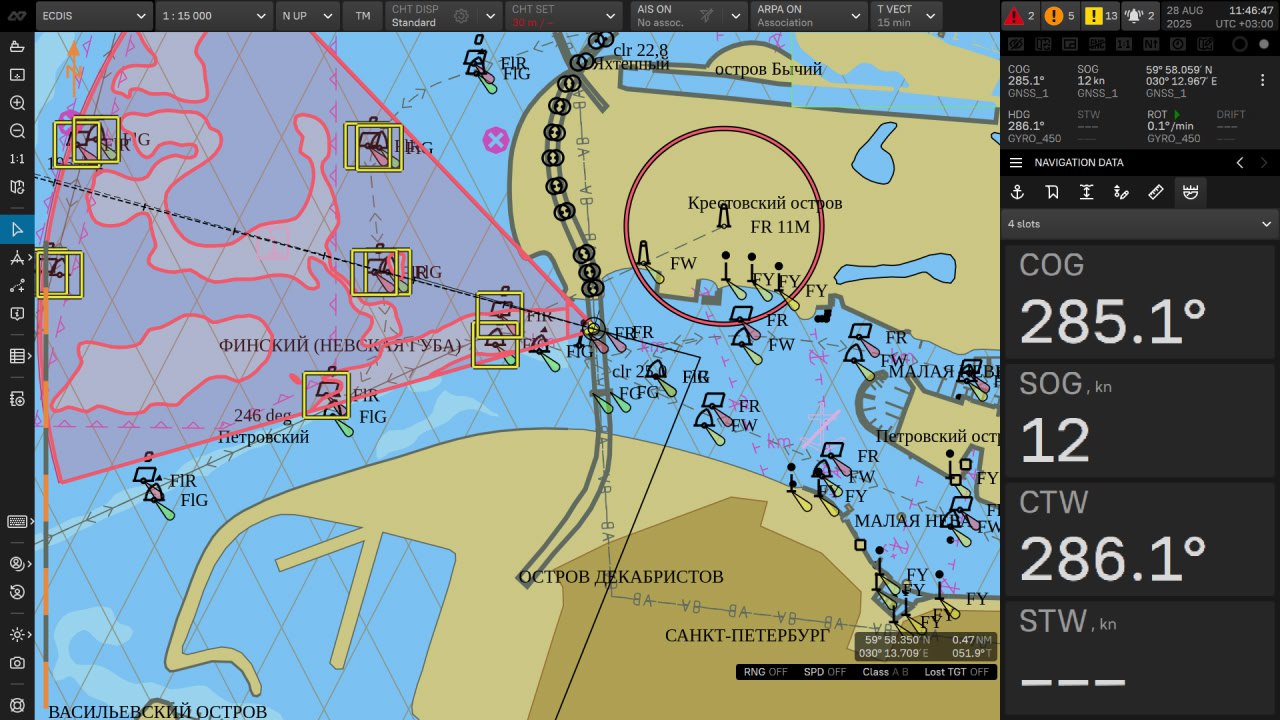Expand the 4 slots dropdown
Image resolution: width=1280 pixels, height=720 pixels.
point(1140,224)
